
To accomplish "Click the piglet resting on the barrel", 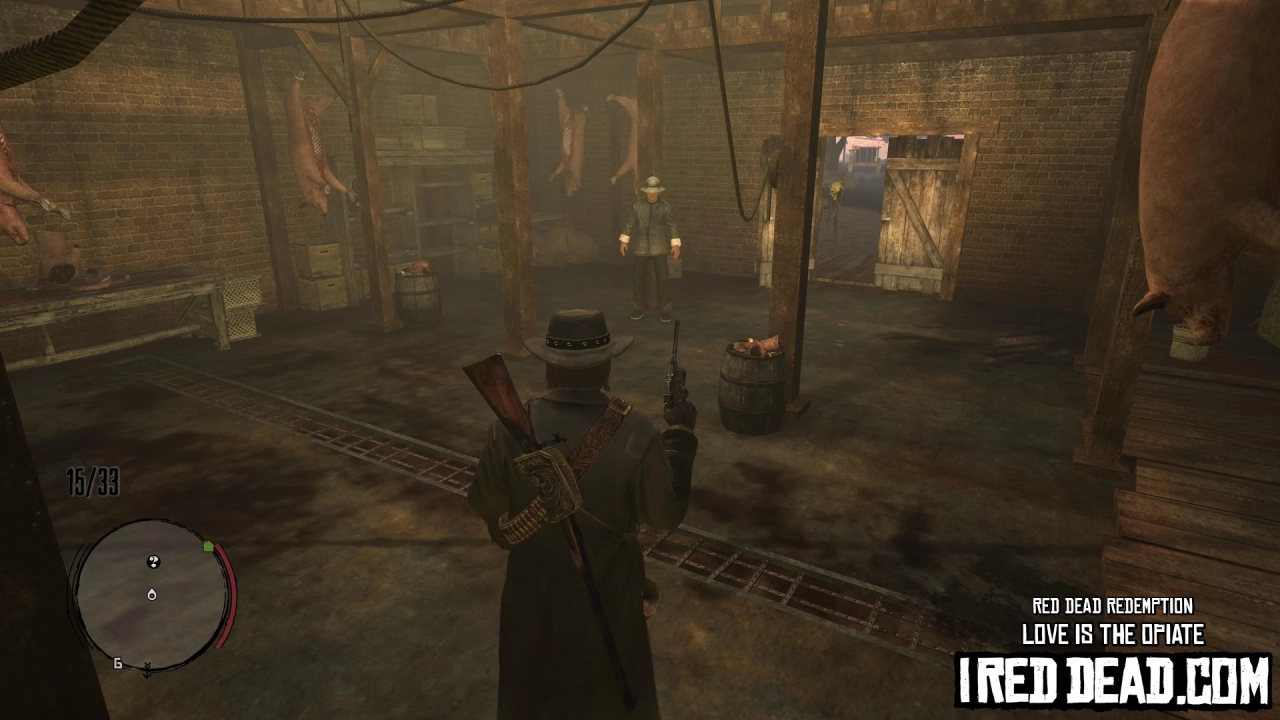I will click(760, 345).
